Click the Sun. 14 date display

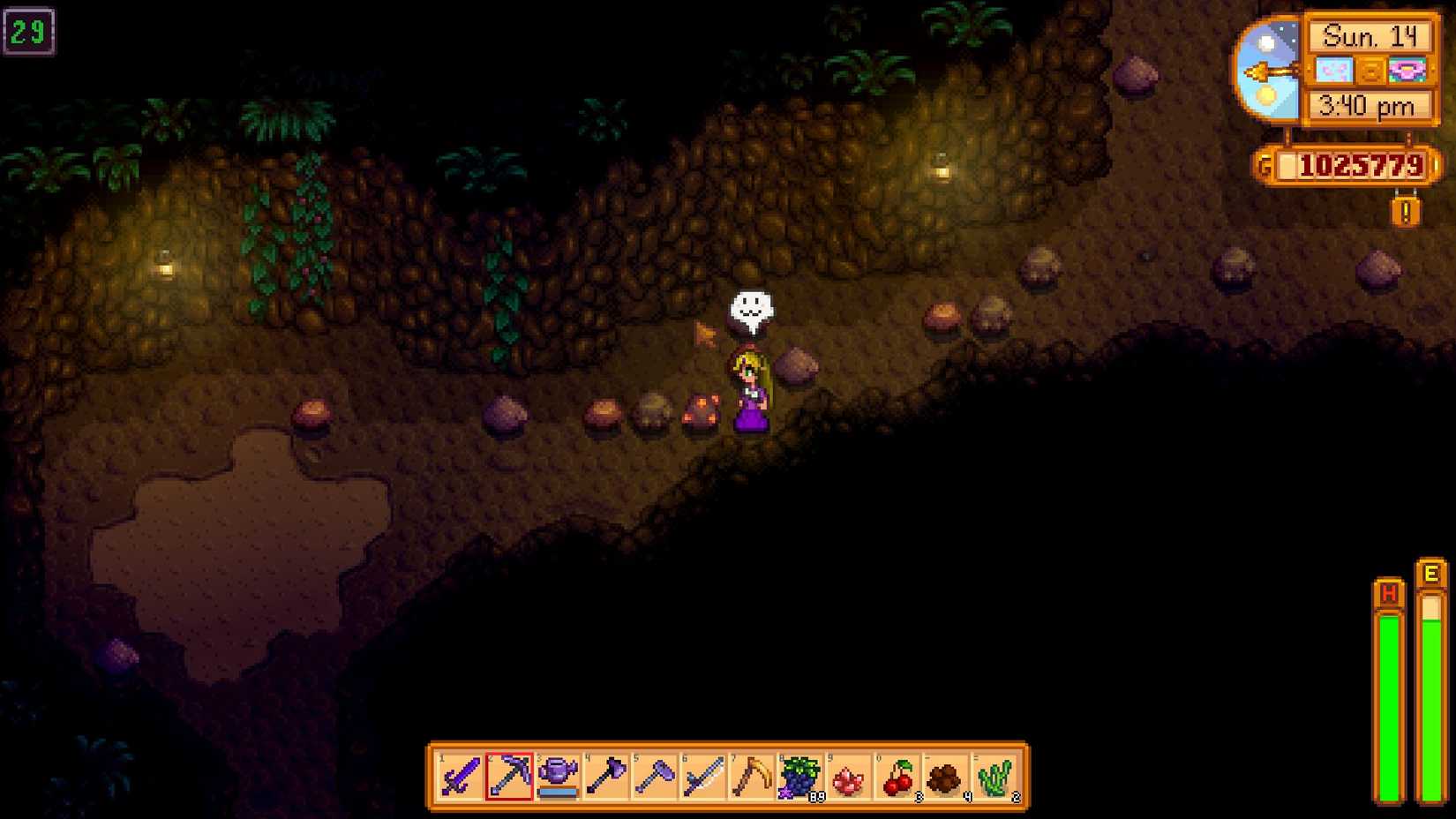1372,36
